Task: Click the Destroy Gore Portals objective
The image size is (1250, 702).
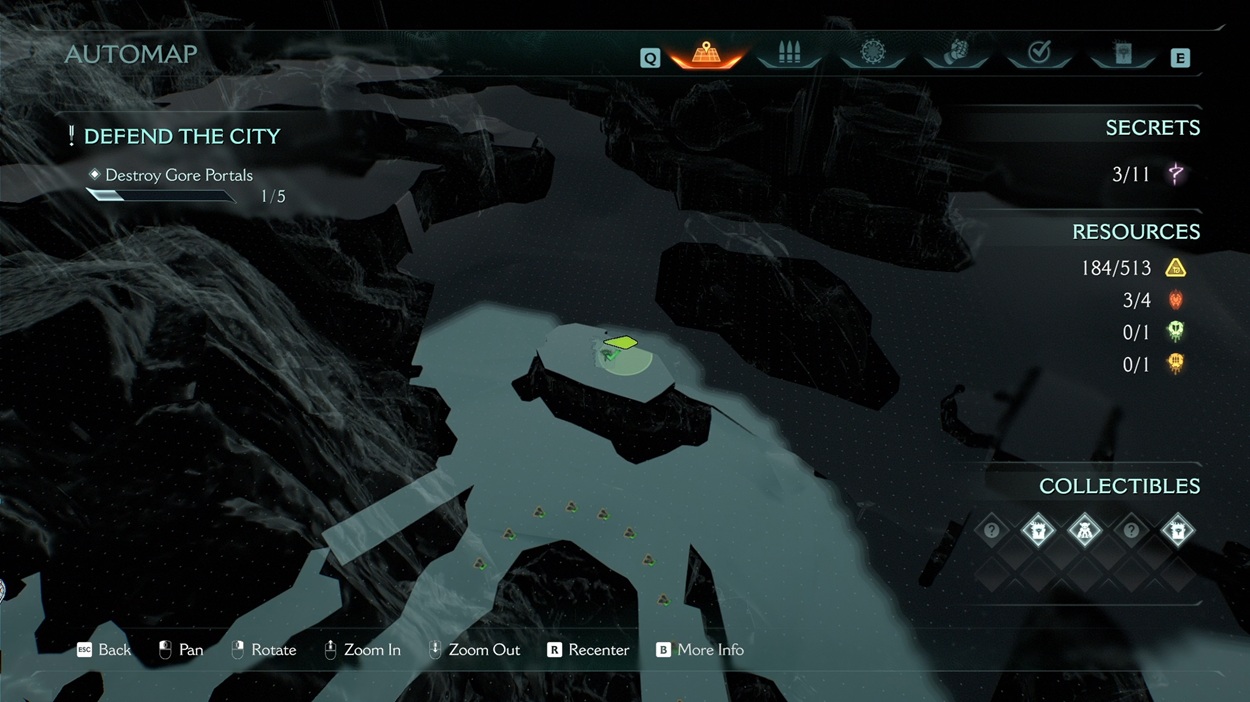Action: (x=178, y=175)
